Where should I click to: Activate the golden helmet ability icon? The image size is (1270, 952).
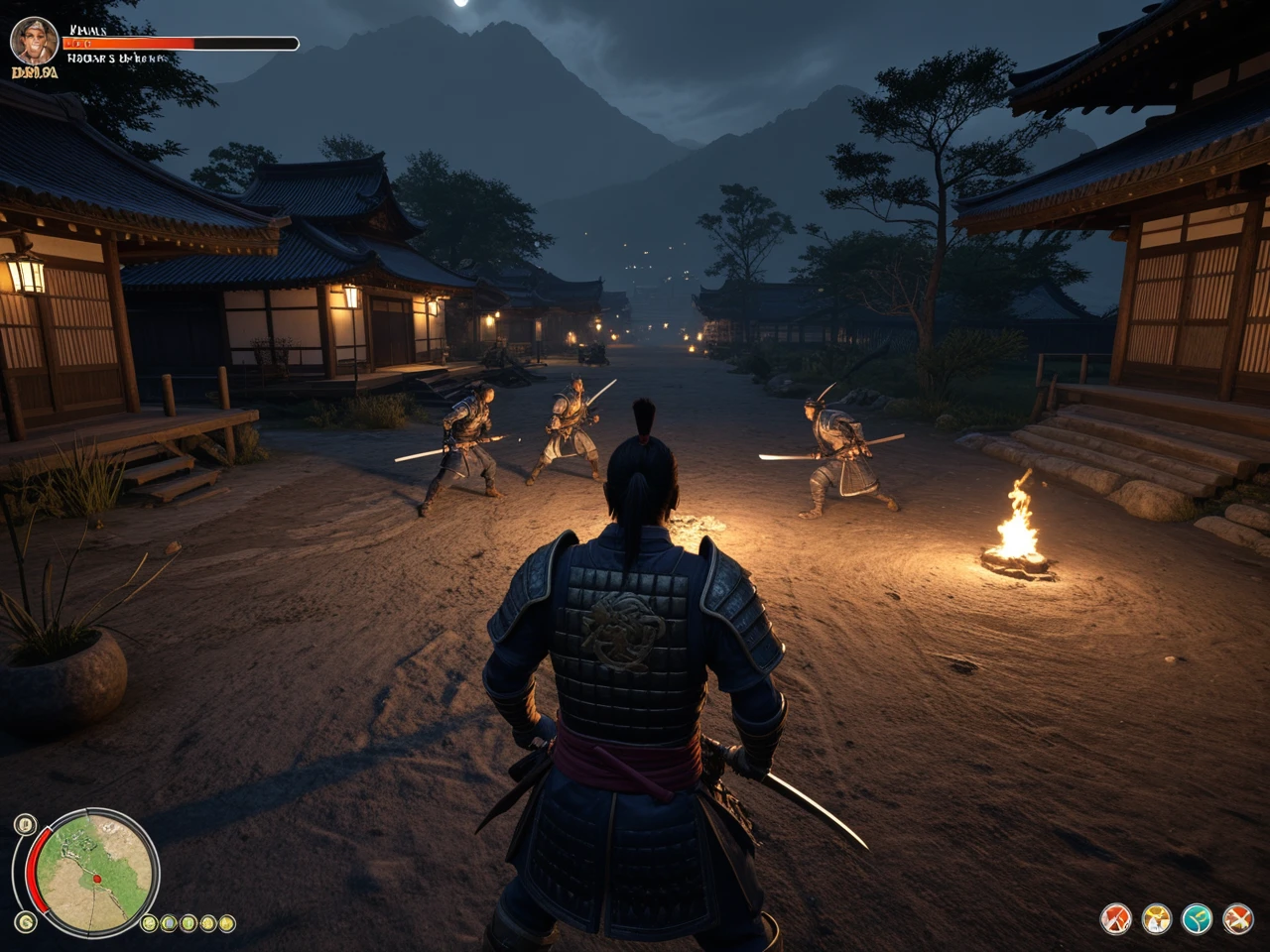click(1157, 919)
